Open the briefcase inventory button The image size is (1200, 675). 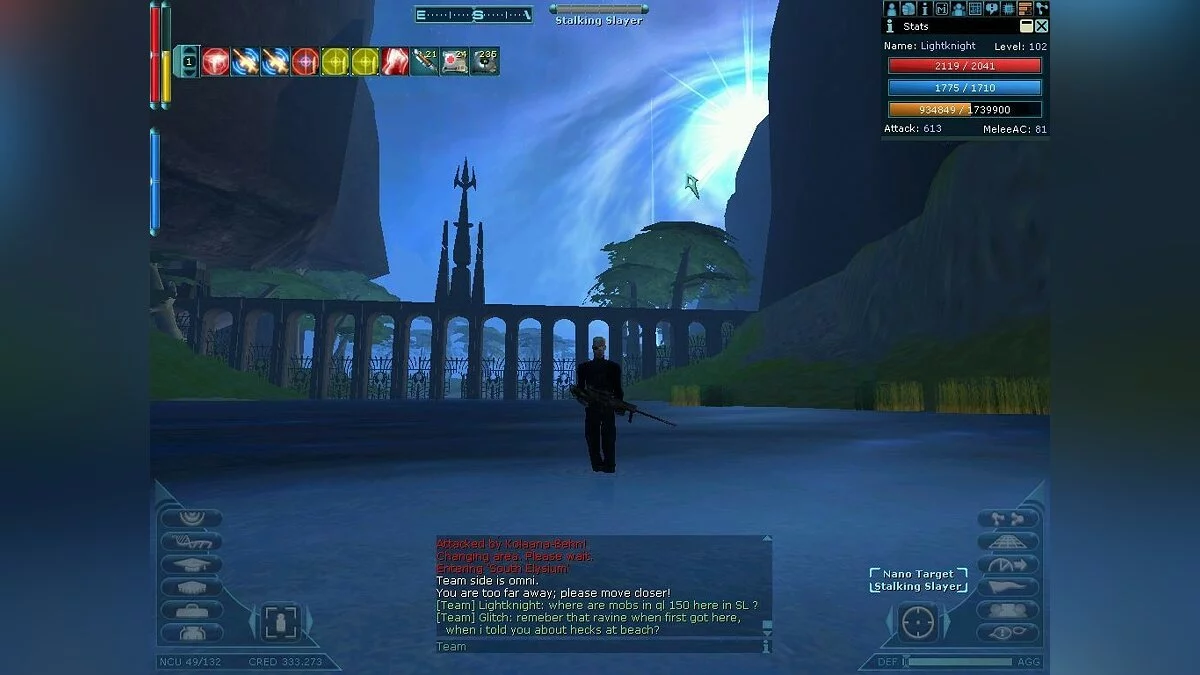[x=191, y=610]
